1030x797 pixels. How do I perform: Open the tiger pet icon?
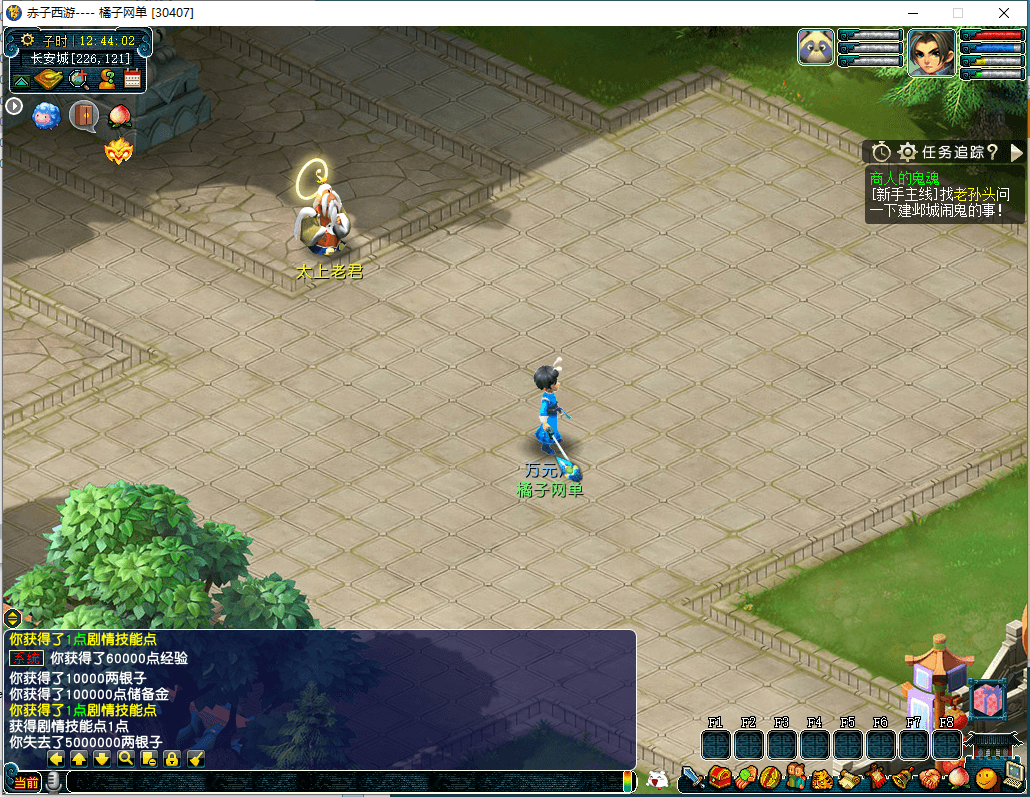tap(822, 777)
